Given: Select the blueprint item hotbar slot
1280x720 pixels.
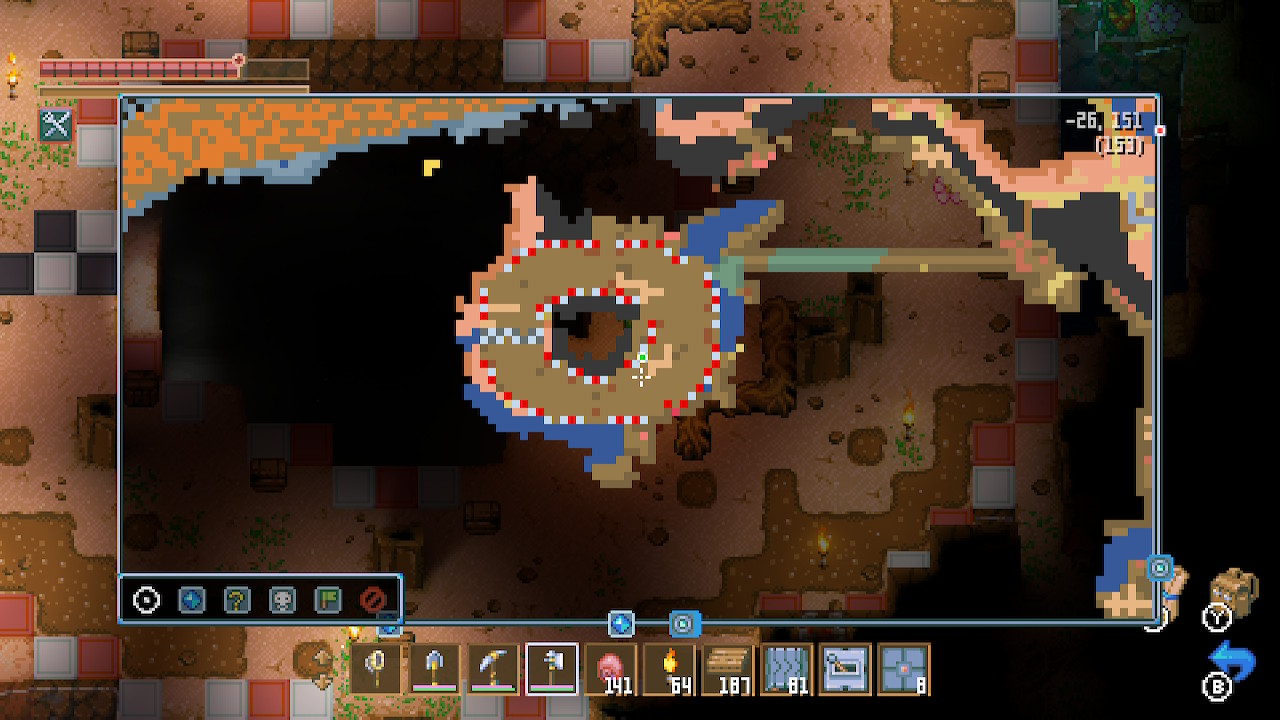Looking at the screenshot, I should [x=845, y=667].
